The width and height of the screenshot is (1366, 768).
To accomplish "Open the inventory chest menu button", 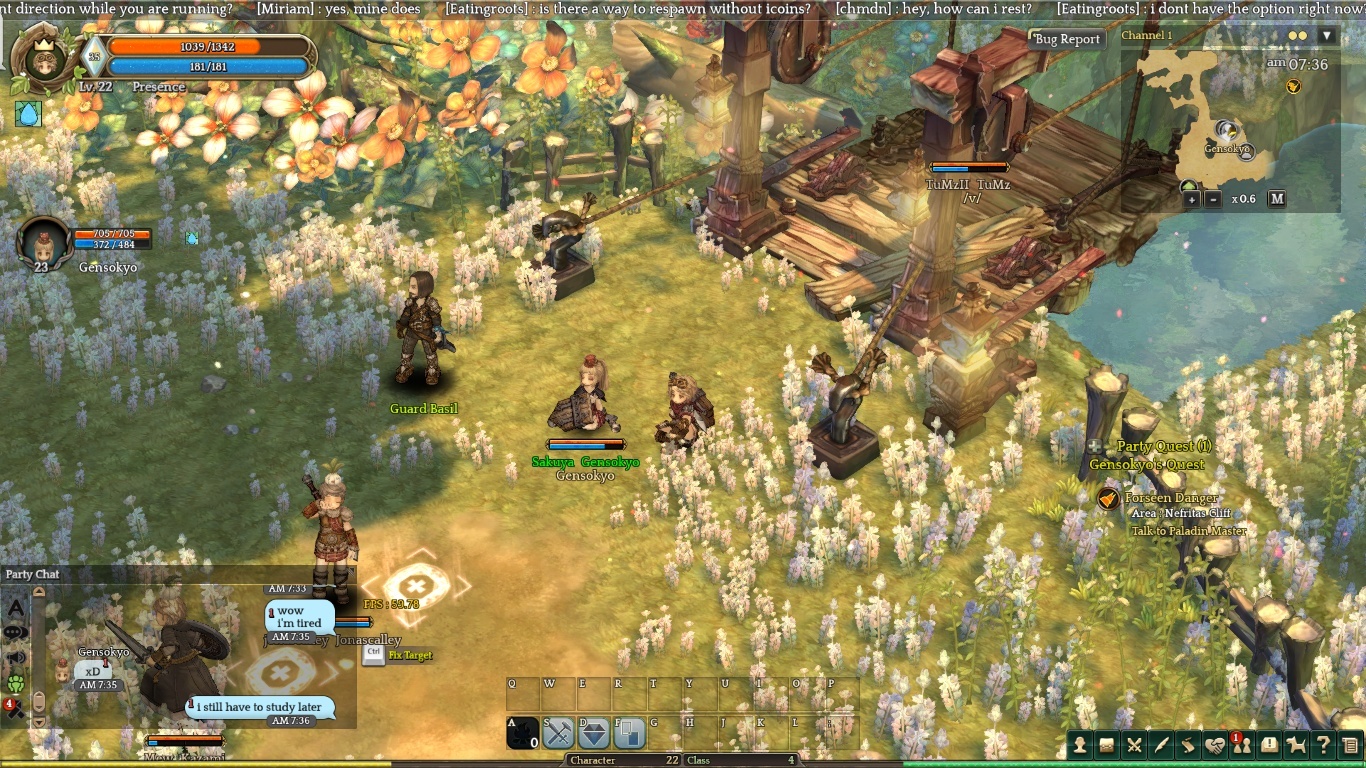I will (x=1107, y=744).
